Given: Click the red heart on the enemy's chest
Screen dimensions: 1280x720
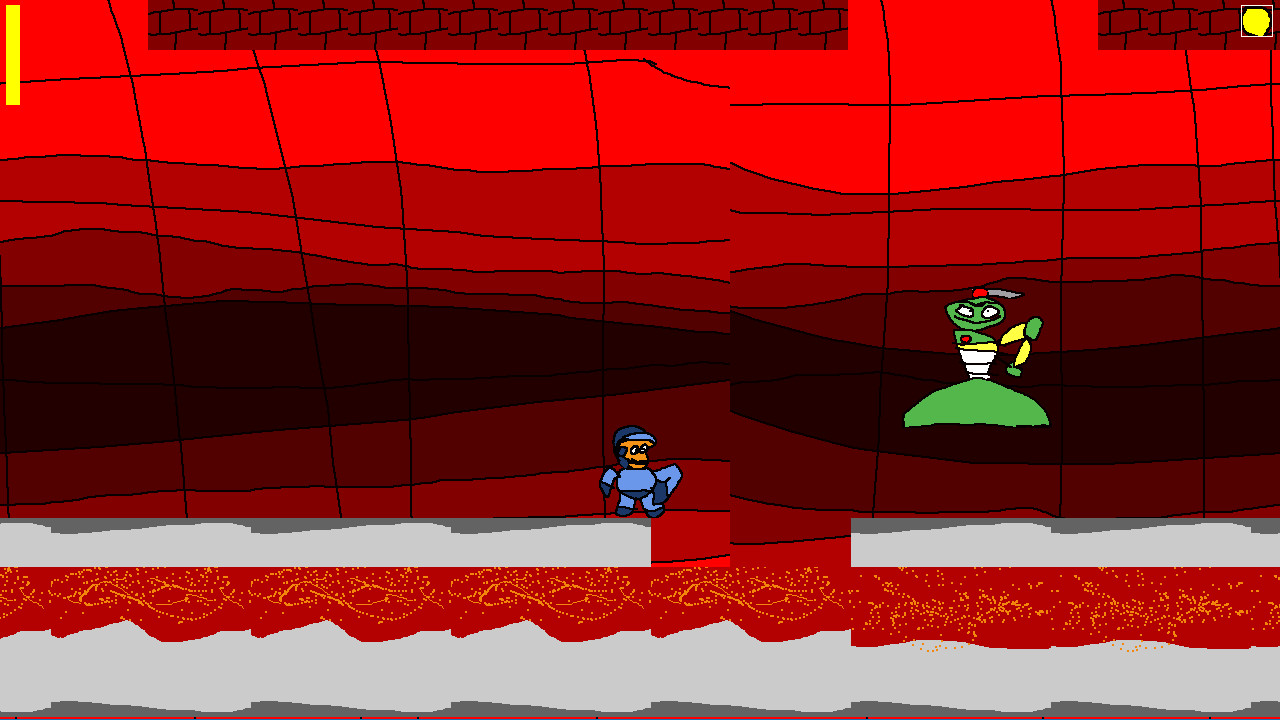Looking at the screenshot, I should pos(964,338).
